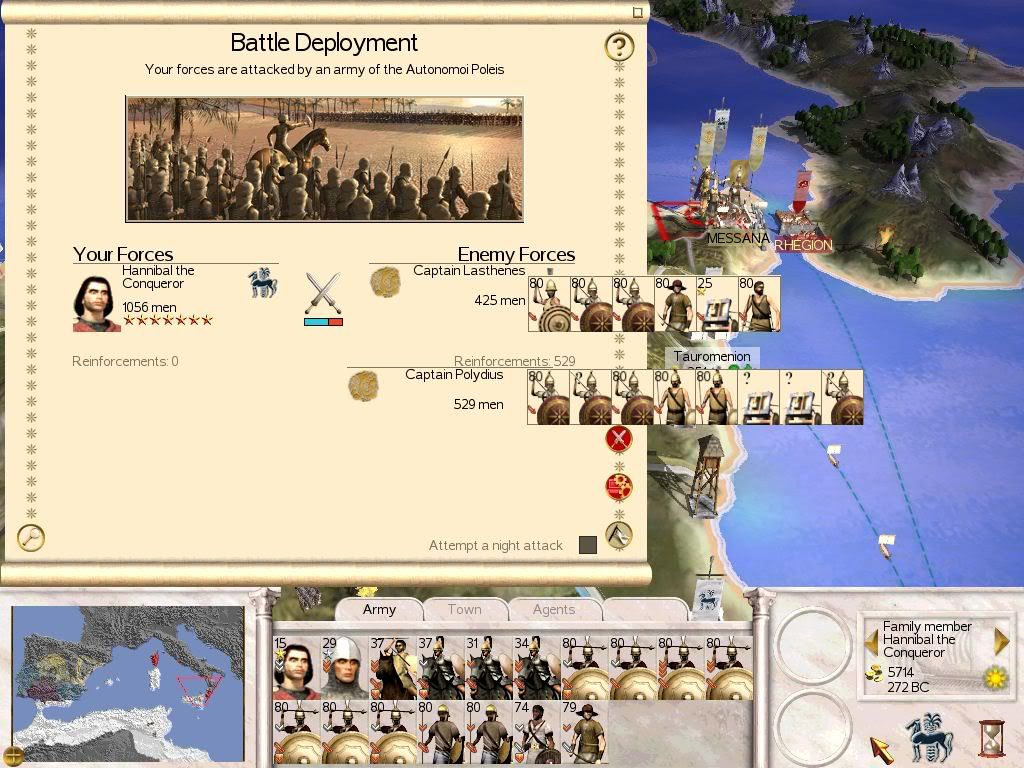
Task: Open the help question mark on the scroll
Action: [x=619, y=46]
